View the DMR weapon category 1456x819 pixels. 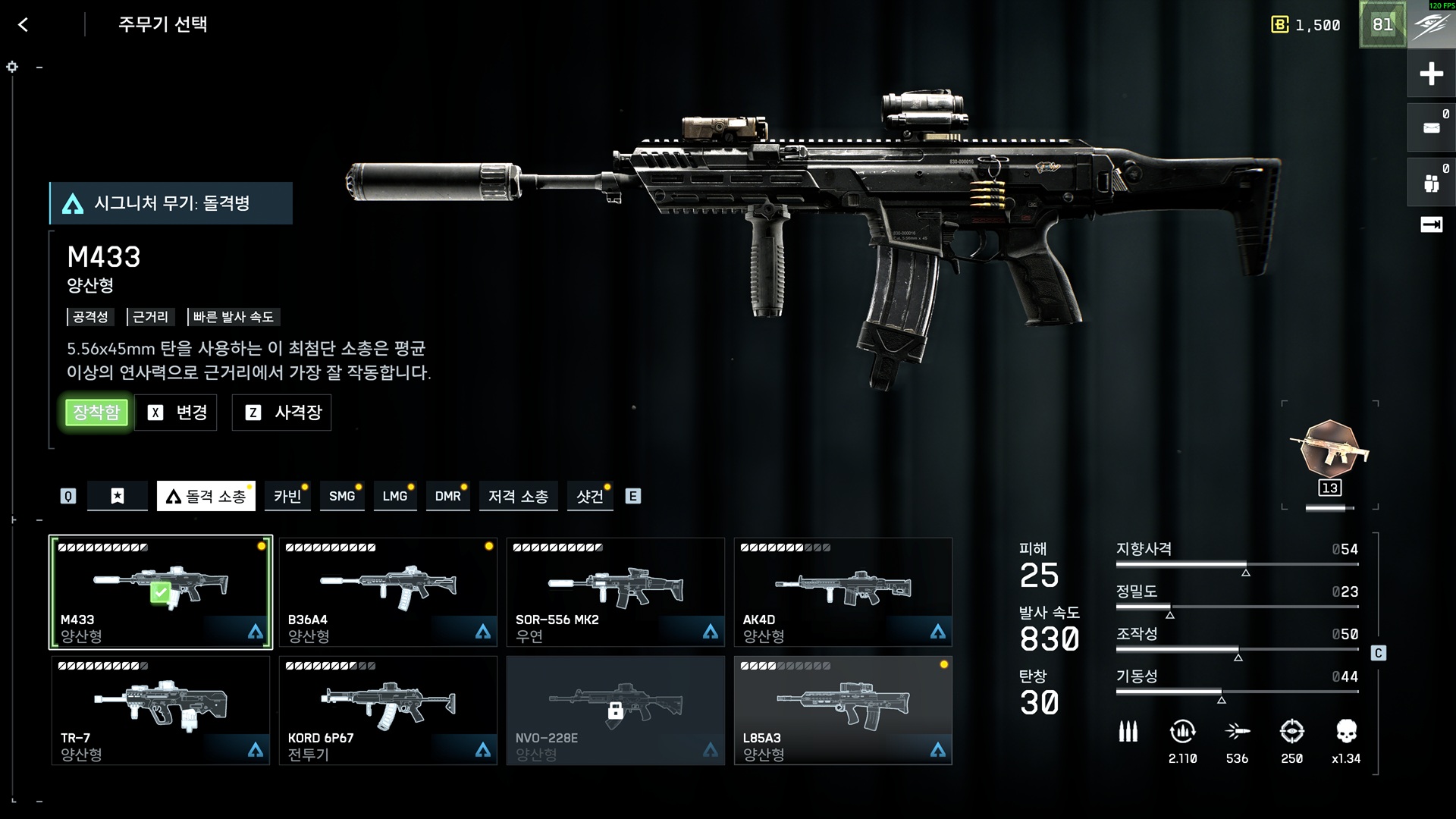[x=447, y=496]
